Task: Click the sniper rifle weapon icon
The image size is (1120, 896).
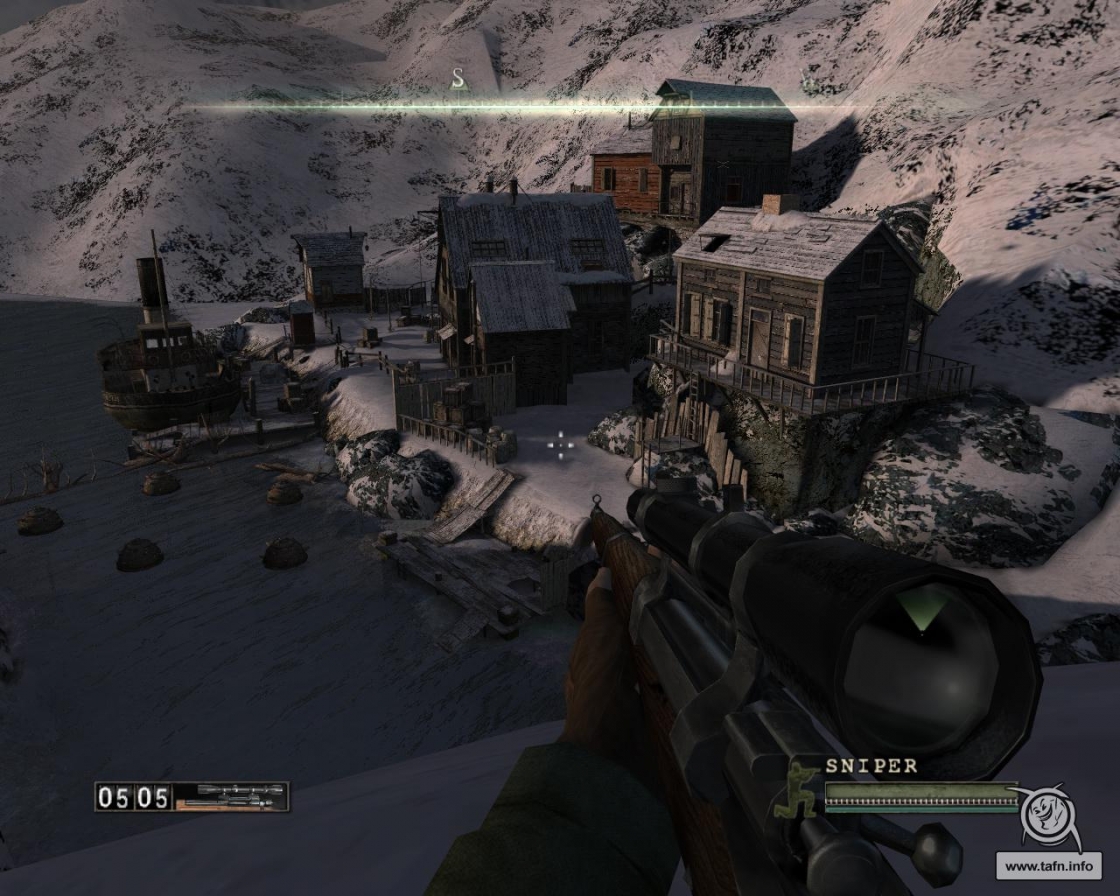Action: (231, 796)
